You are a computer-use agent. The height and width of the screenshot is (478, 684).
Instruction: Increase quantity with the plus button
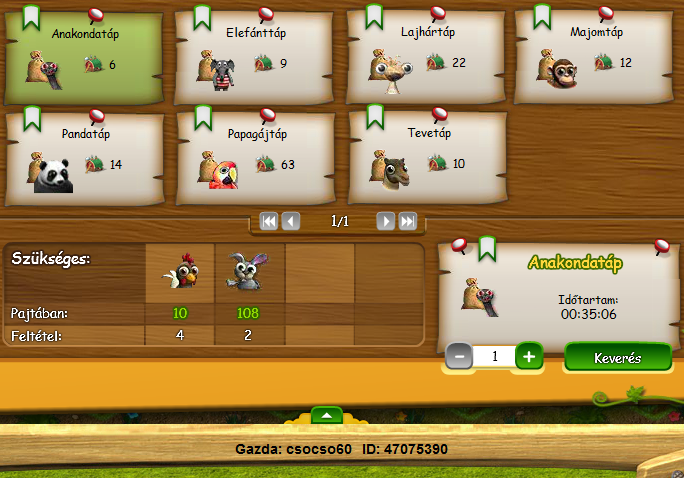click(530, 356)
